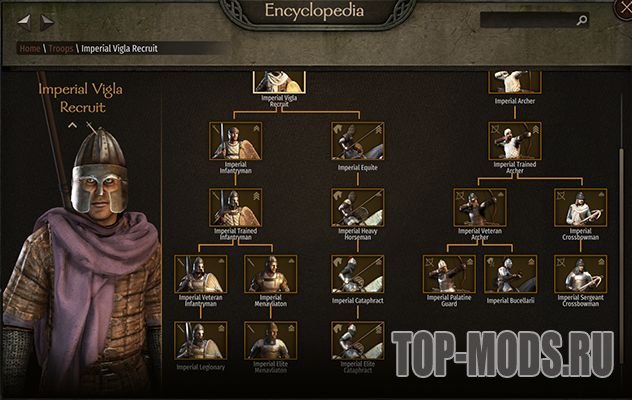Go back with the left arrow button
Viewport: 632px width, 400px height.
25,19
